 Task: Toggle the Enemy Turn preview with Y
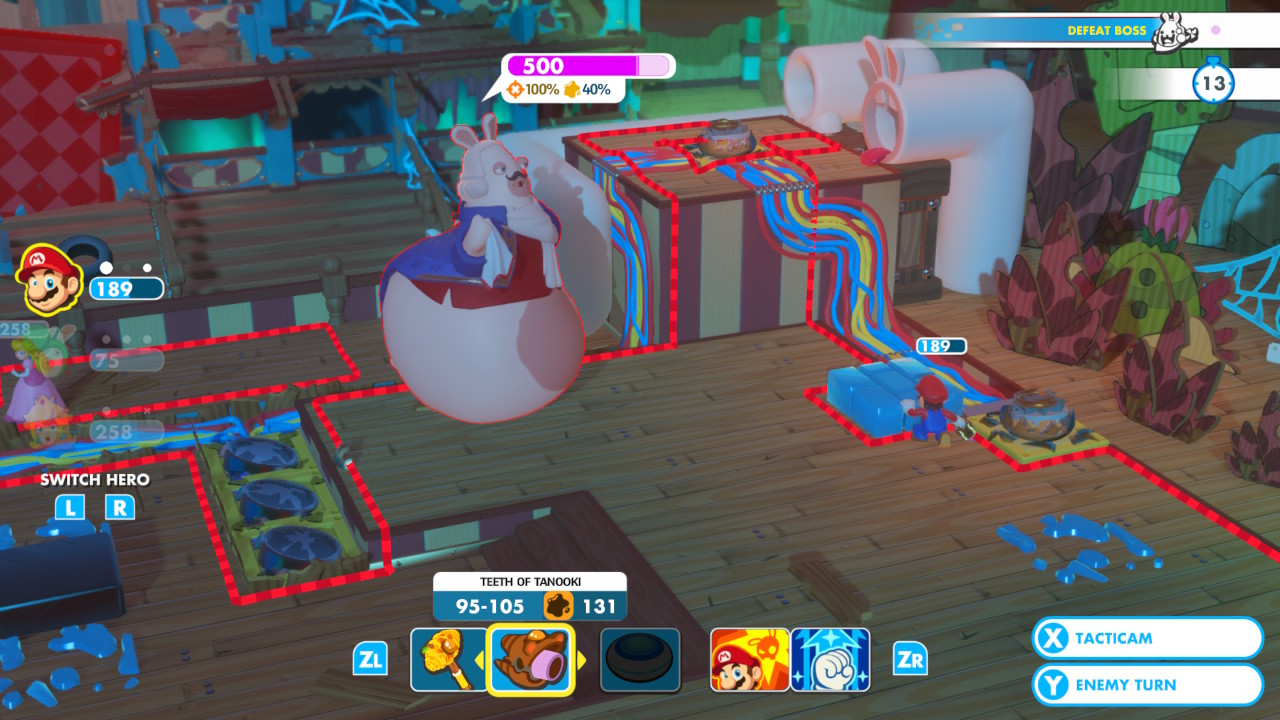point(1146,684)
